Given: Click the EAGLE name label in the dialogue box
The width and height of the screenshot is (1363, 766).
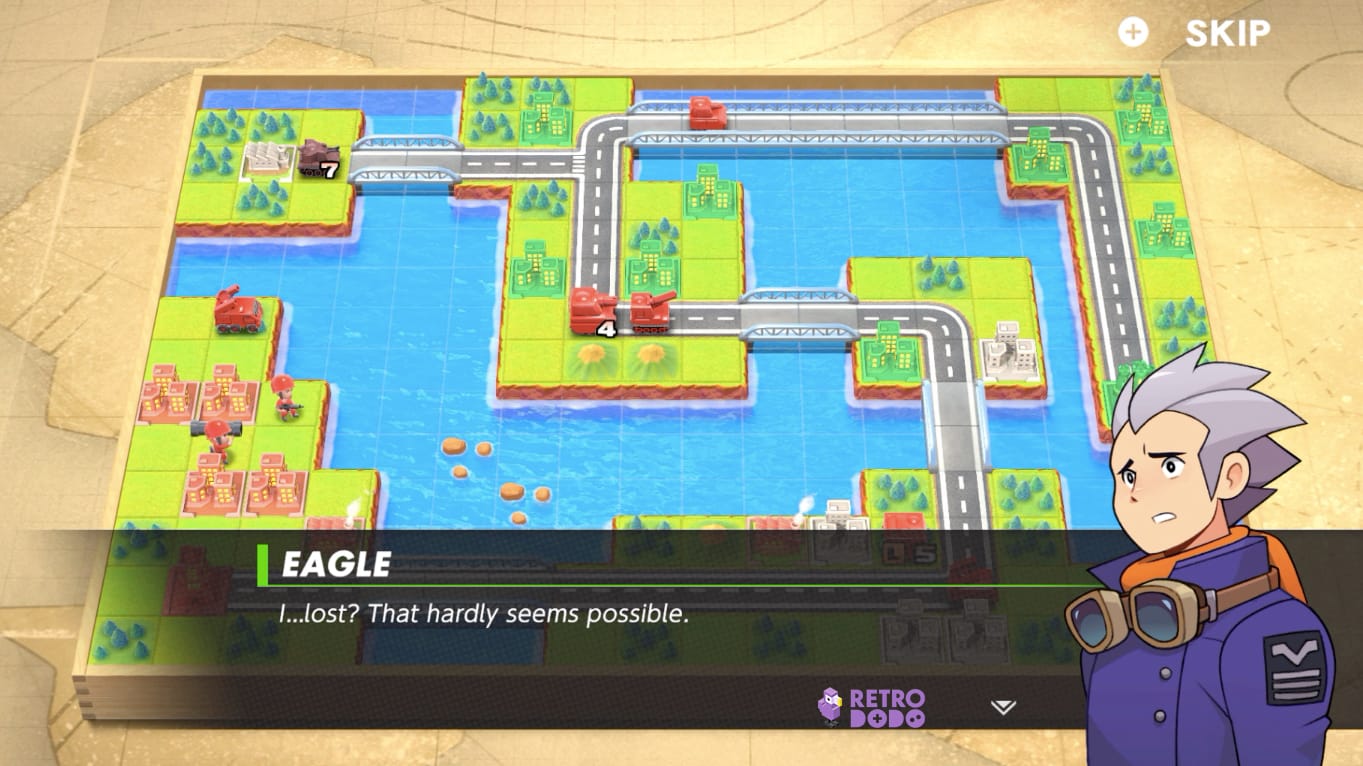Looking at the screenshot, I should coord(333,564).
